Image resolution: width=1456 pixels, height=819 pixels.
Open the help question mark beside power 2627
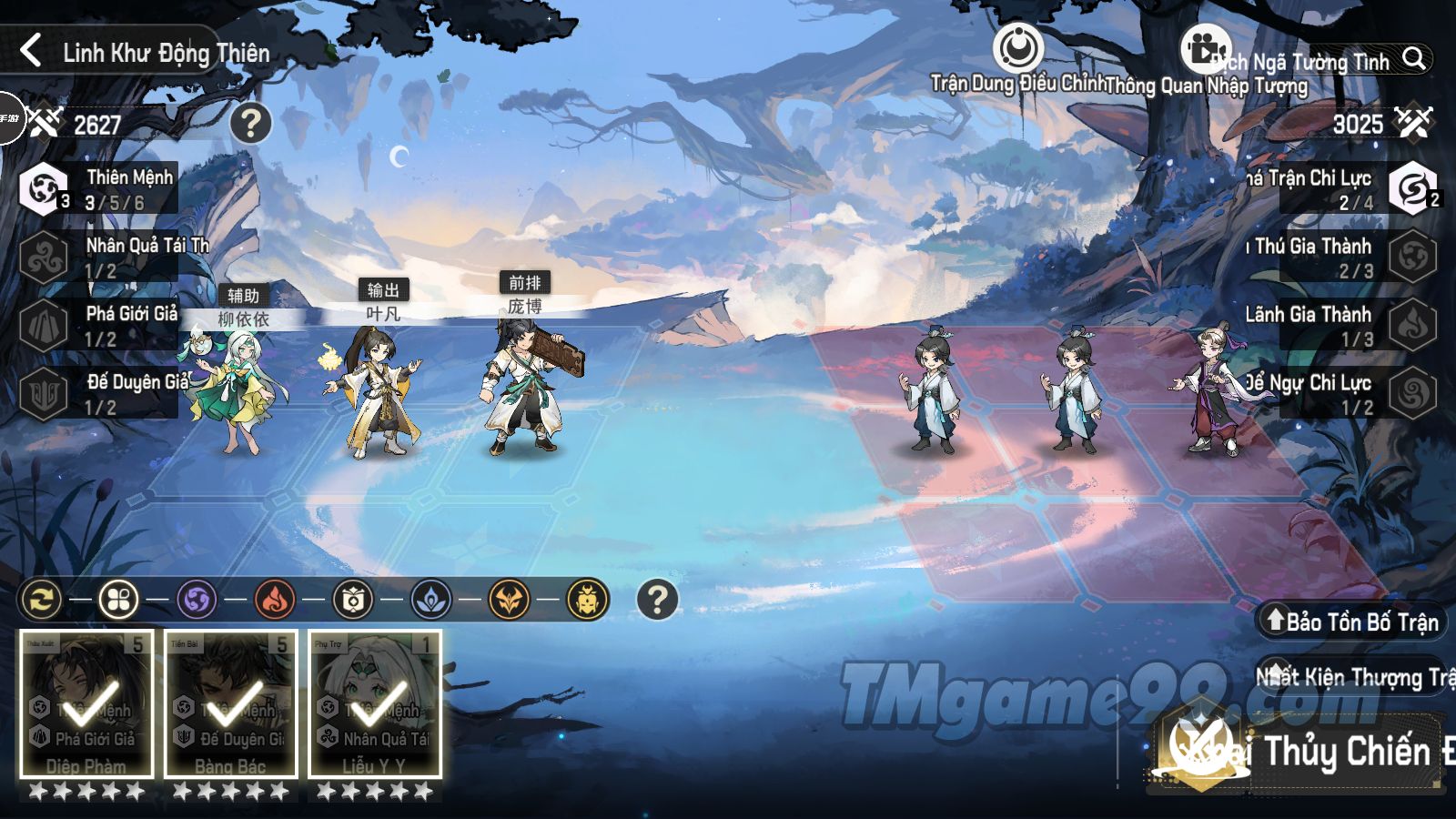click(250, 123)
